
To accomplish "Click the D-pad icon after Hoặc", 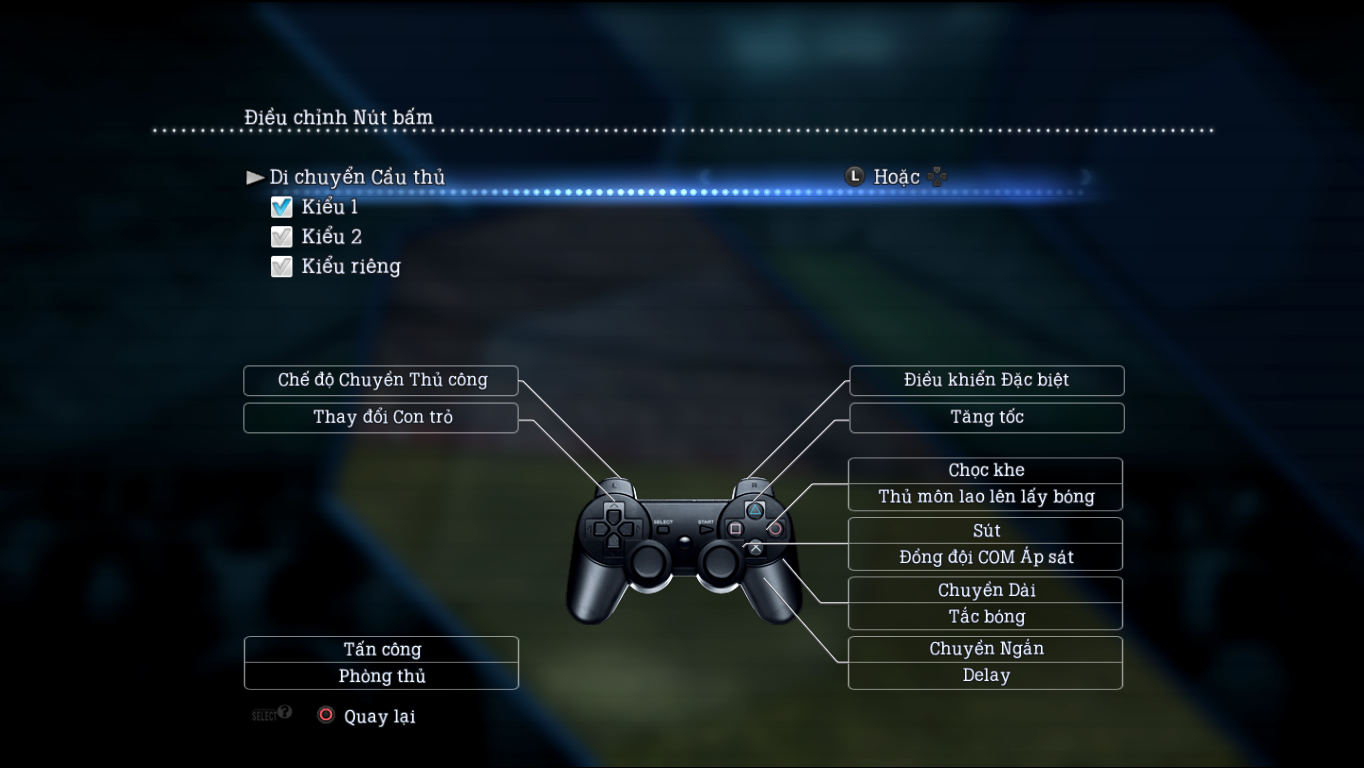I will coord(936,176).
